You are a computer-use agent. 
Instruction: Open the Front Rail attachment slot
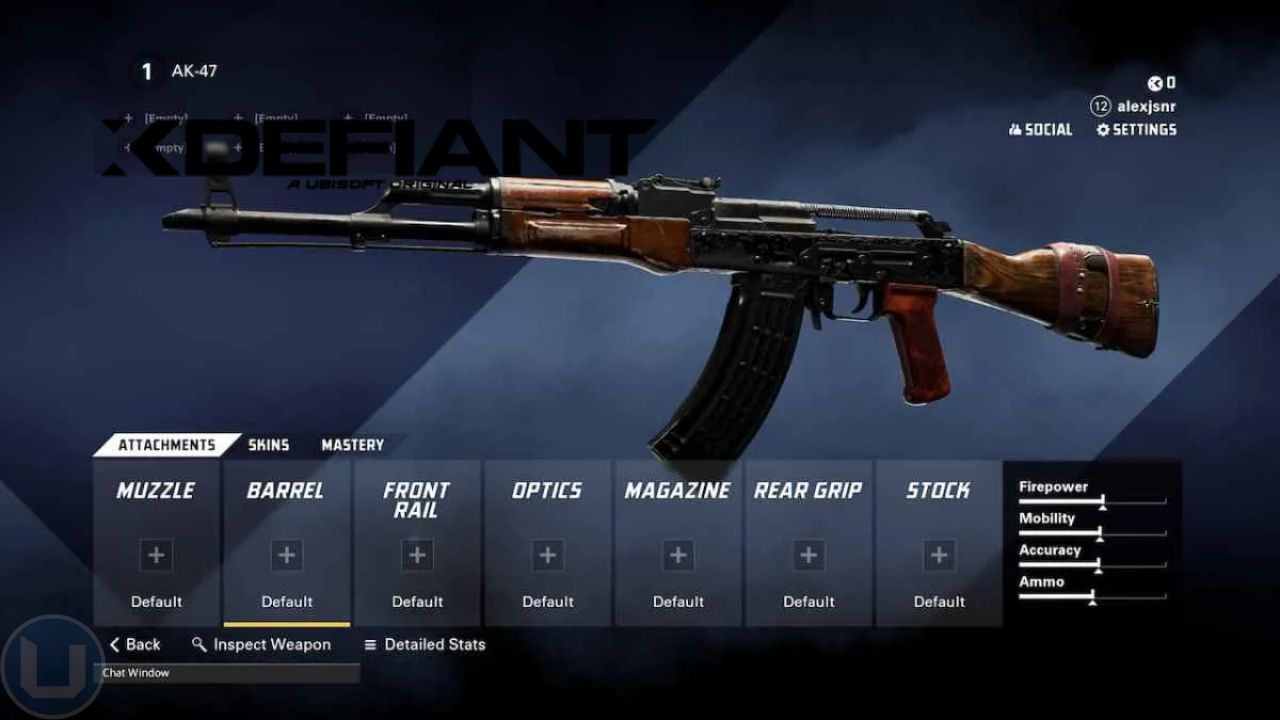click(x=417, y=544)
